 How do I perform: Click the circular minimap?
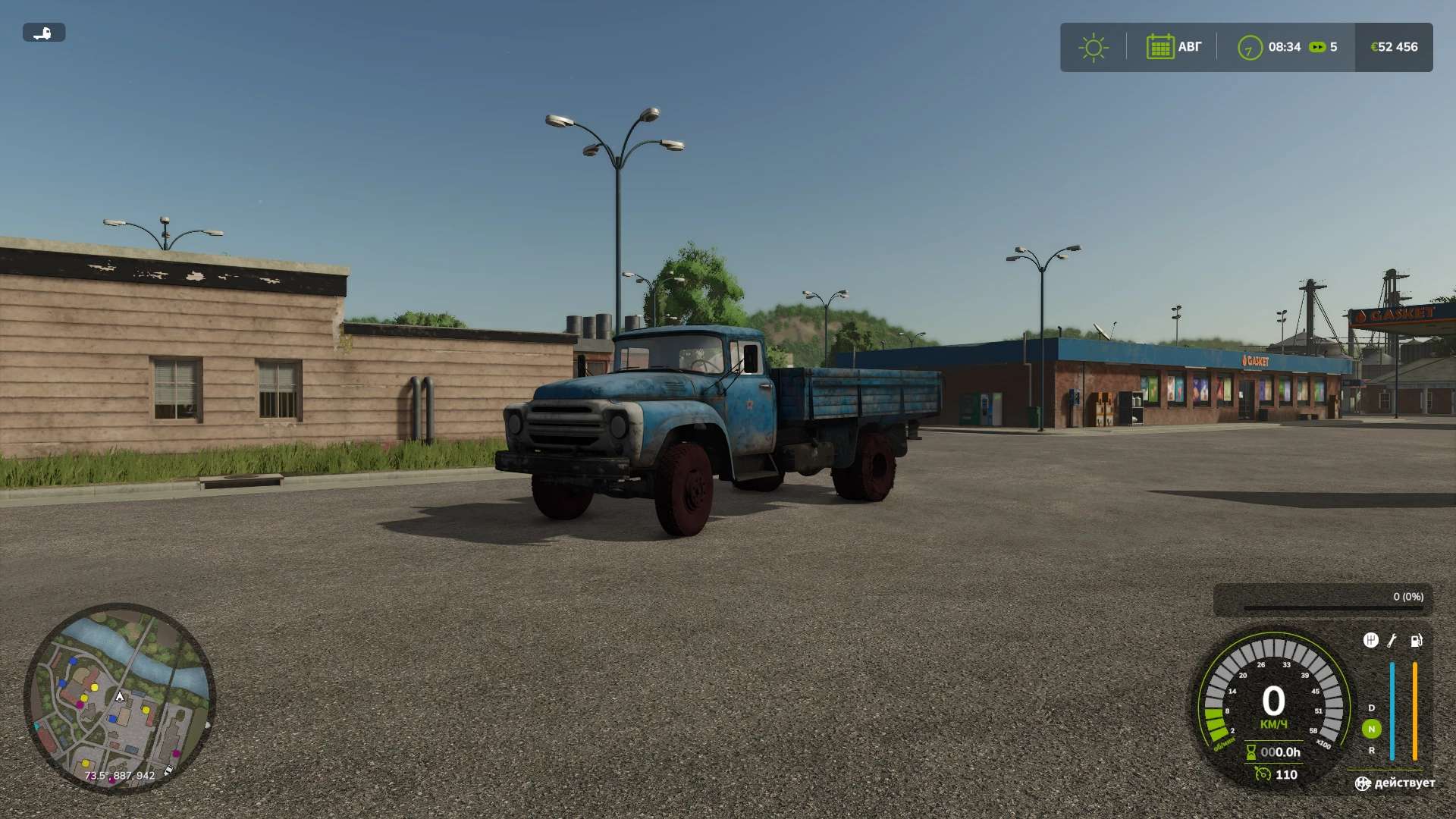pos(120,698)
